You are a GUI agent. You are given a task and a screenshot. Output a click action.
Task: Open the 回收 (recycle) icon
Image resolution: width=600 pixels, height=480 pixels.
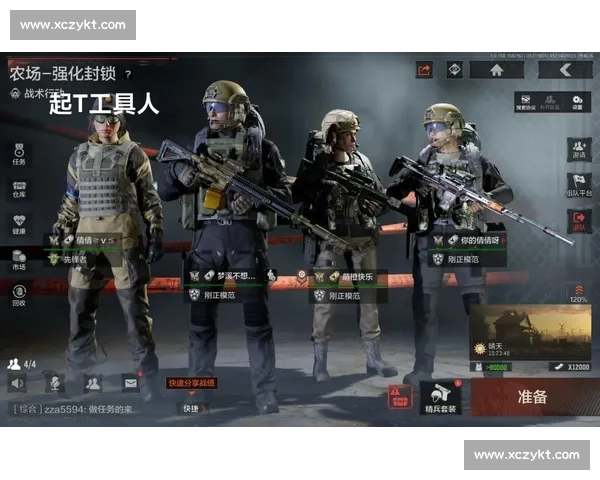click(x=19, y=295)
